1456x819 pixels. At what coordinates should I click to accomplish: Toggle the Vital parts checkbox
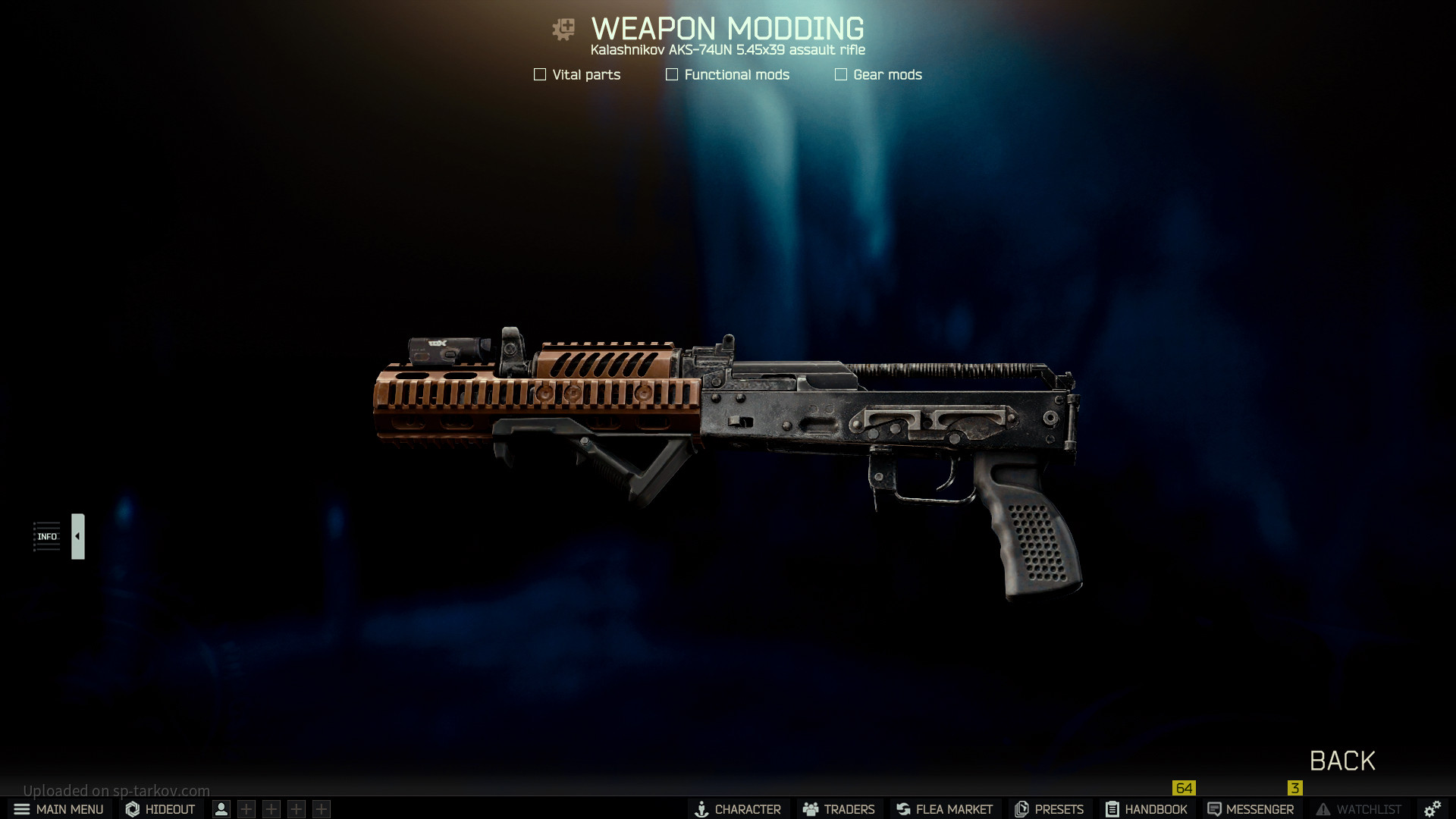click(540, 74)
